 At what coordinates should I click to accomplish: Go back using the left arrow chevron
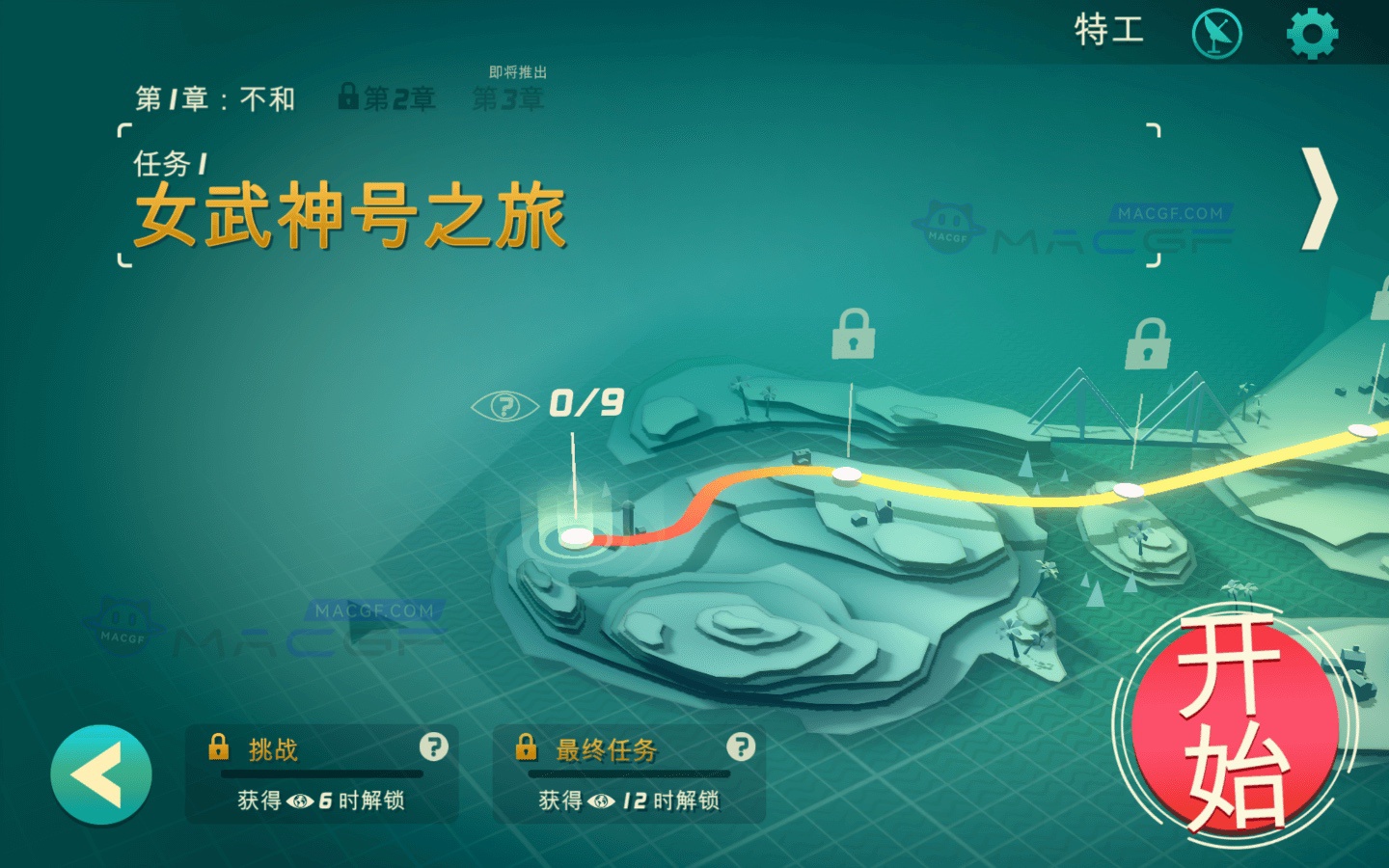coord(99,772)
